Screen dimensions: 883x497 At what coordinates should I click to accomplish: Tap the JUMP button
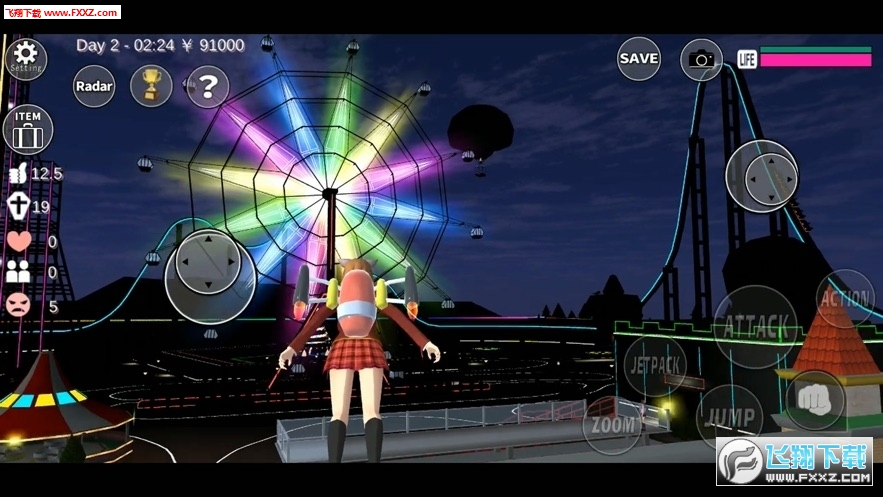coord(729,416)
